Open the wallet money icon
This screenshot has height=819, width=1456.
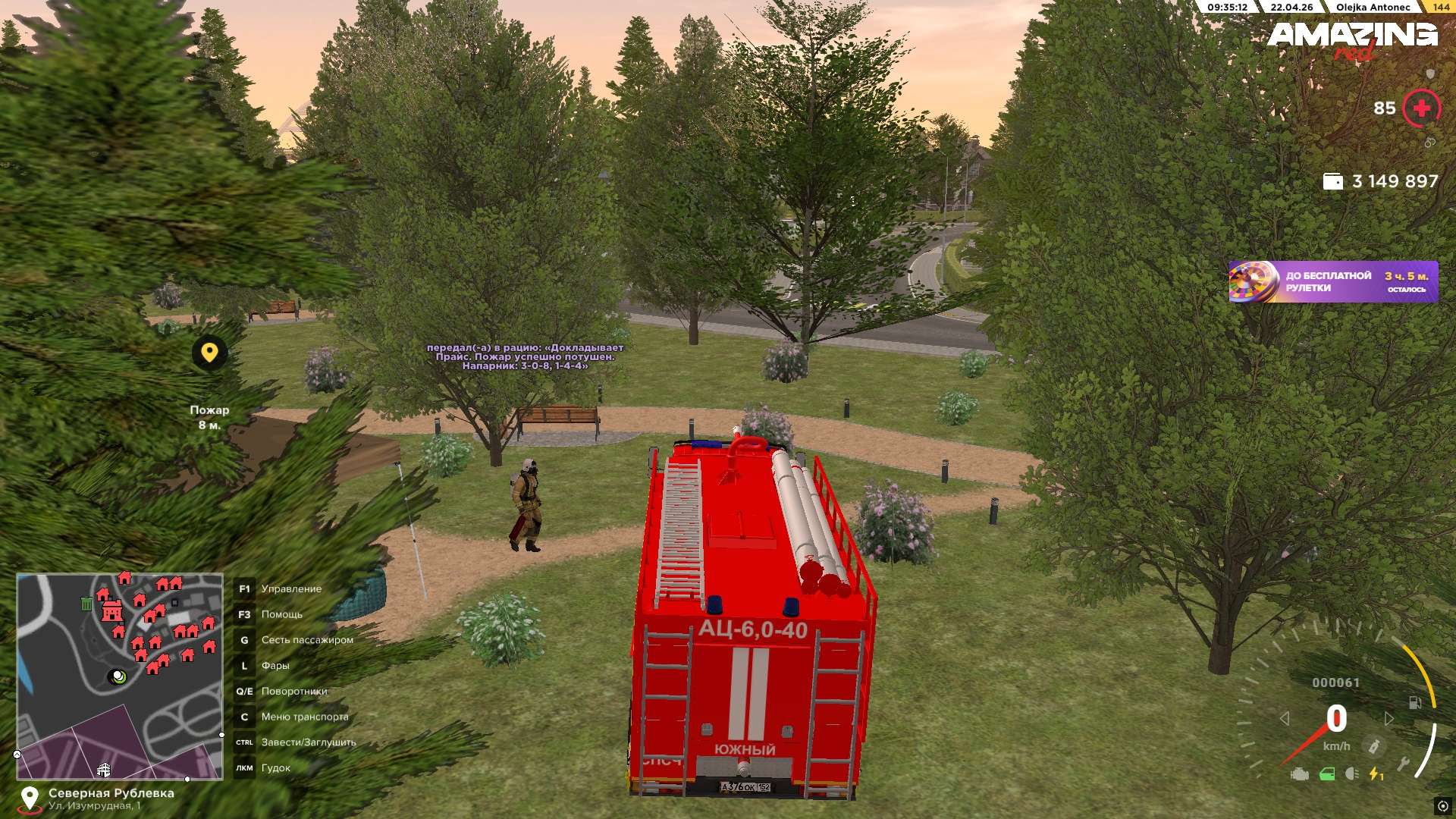[1332, 182]
